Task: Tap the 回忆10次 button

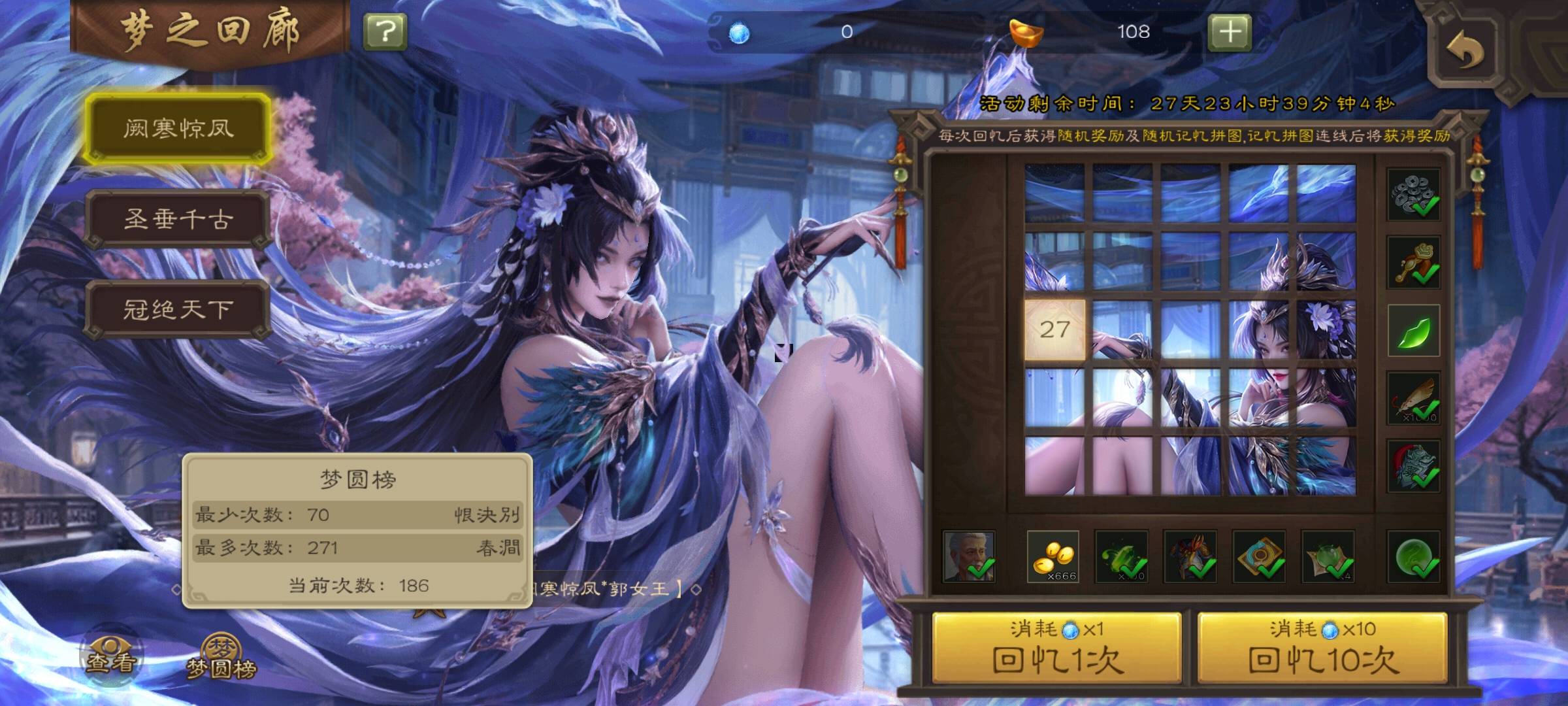Action: click(1322, 648)
